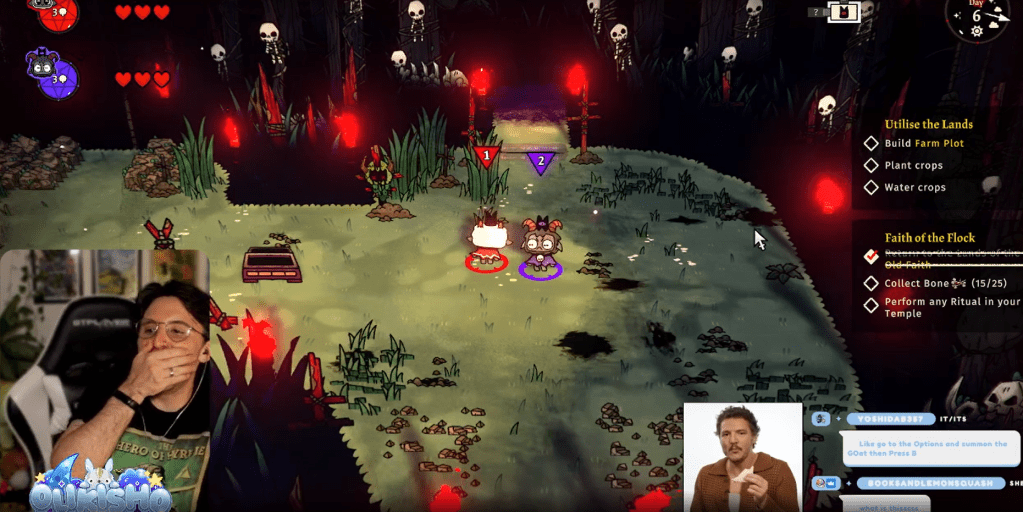
Task: Choose the Perform any Ritual objective
Action: [951, 307]
